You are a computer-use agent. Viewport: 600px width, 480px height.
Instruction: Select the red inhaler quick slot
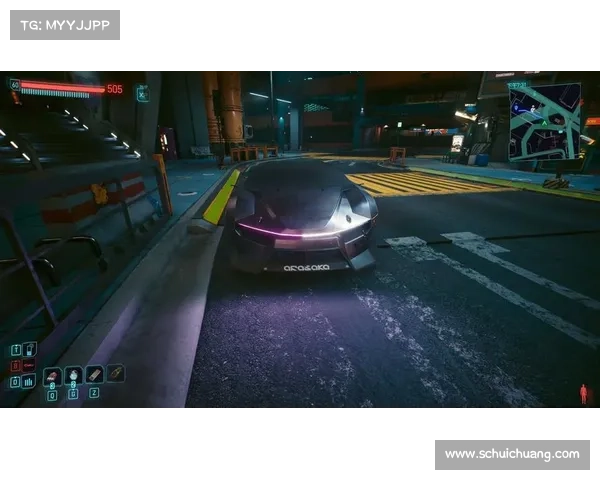pyautogui.click(x=52, y=376)
